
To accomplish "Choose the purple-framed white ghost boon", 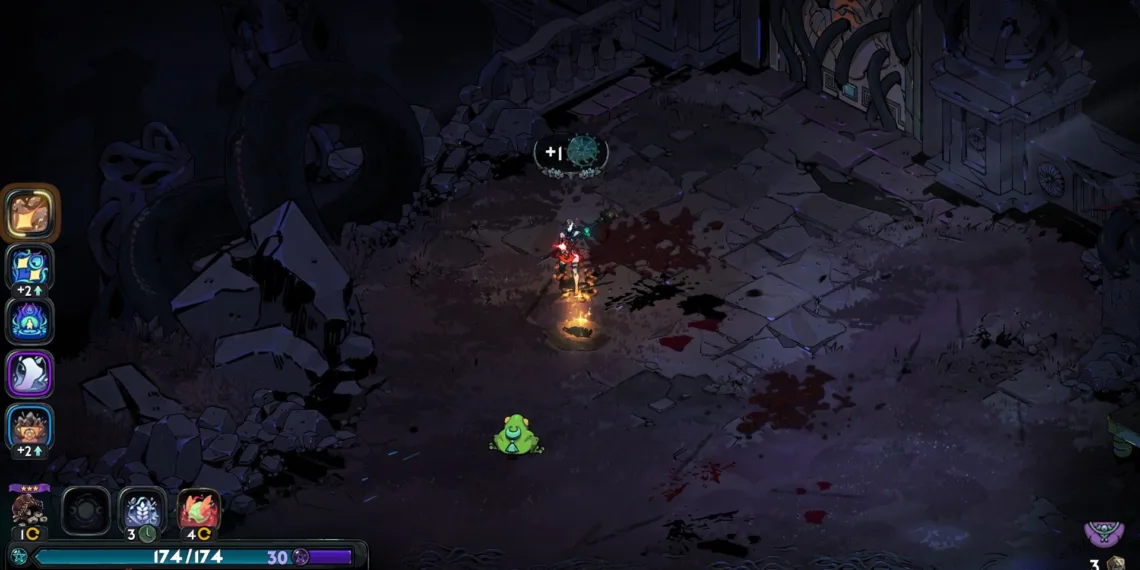I will coord(30,374).
